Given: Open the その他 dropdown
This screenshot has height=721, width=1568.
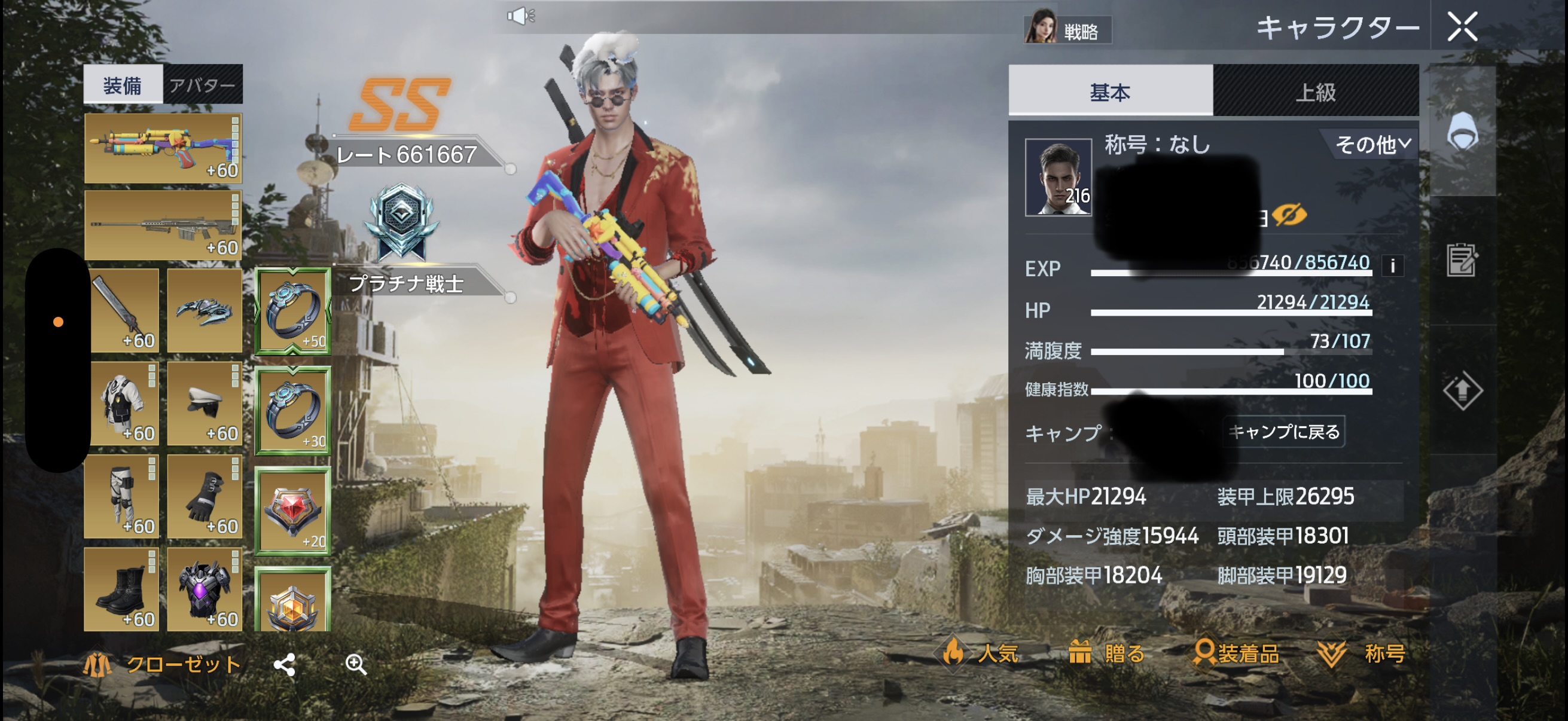Looking at the screenshot, I should (x=1371, y=144).
